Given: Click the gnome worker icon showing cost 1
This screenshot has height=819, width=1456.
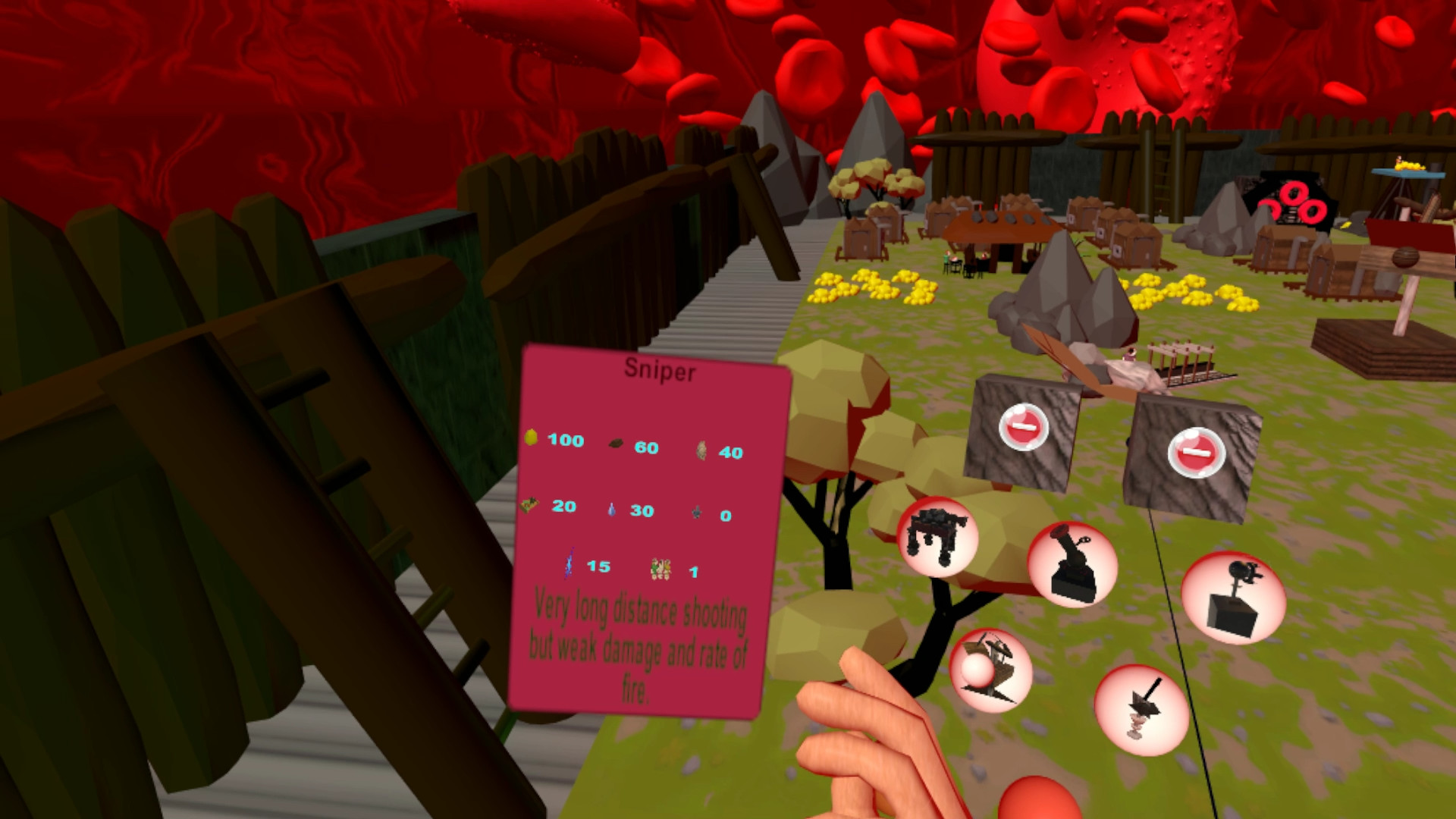Looking at the screenshot, I should coord(661,570).
